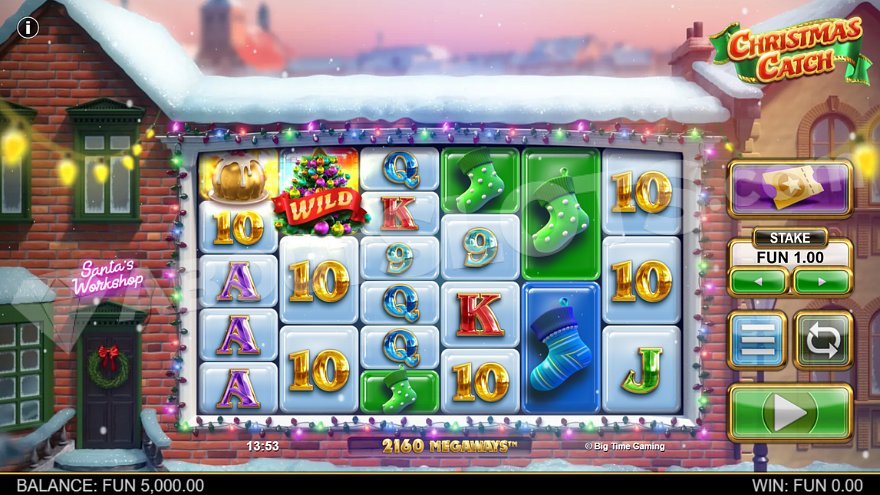Decrease the stake with the left arrow
This screenshot has width=880, height=495.
pyautogui.click(x=758, y=281)
